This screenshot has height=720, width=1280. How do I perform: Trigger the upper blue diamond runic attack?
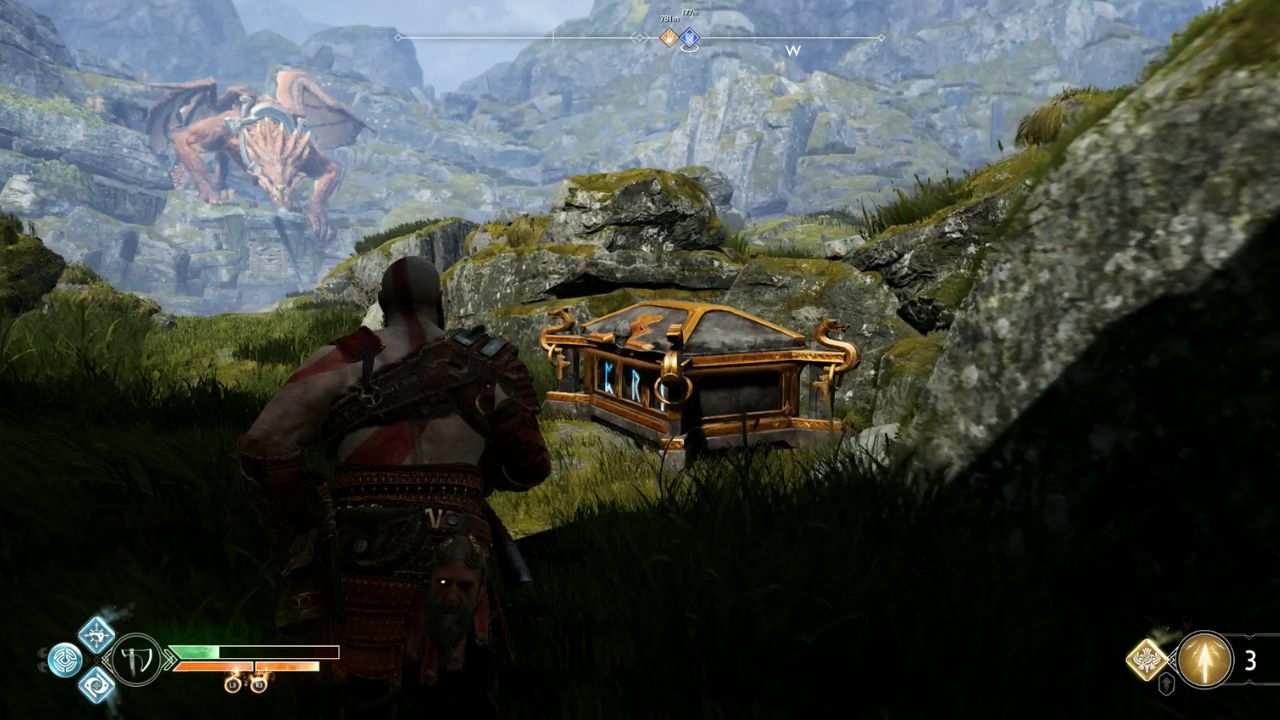(97, 634)
